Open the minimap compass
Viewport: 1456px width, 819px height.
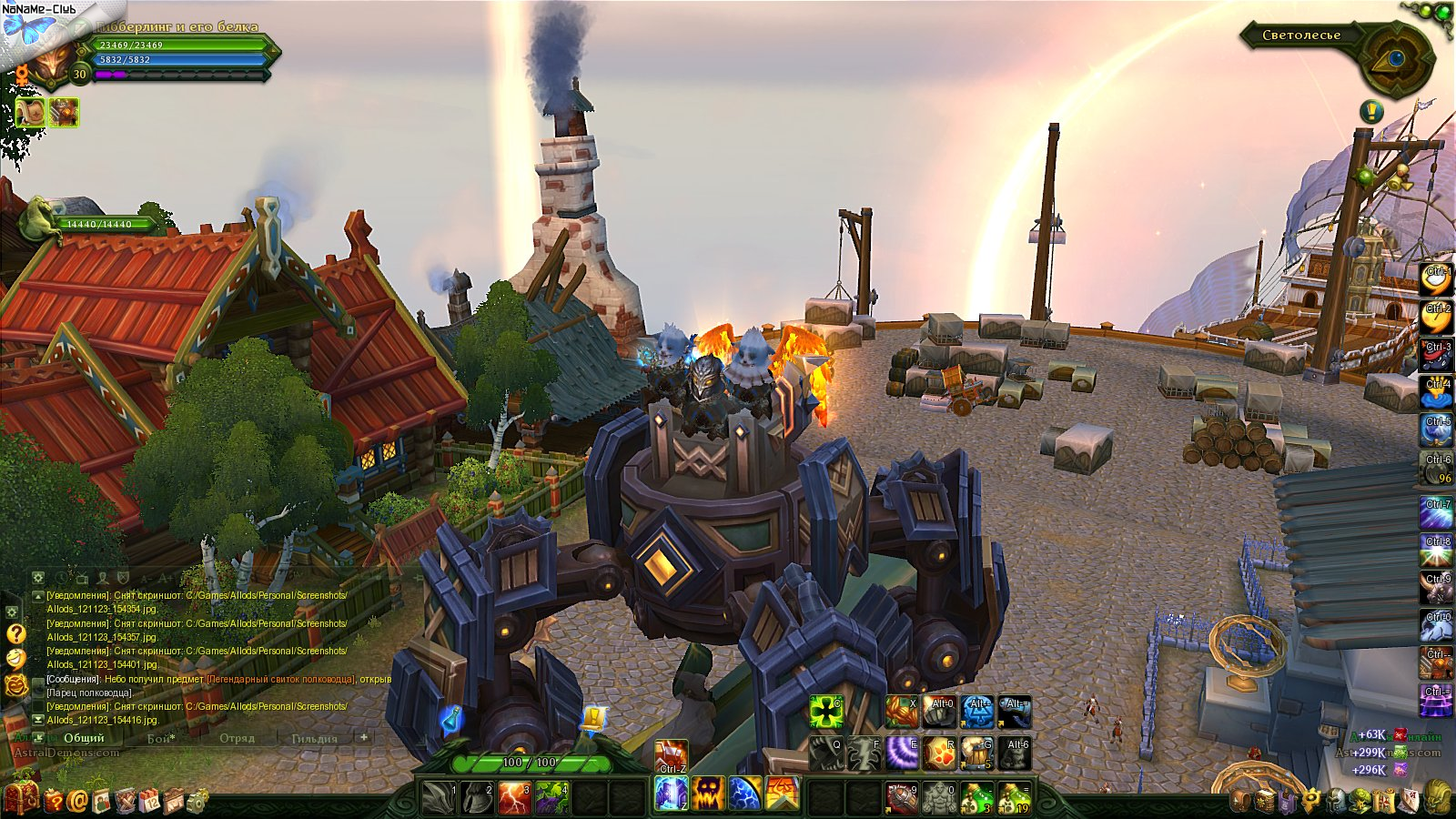point(1395,58)
